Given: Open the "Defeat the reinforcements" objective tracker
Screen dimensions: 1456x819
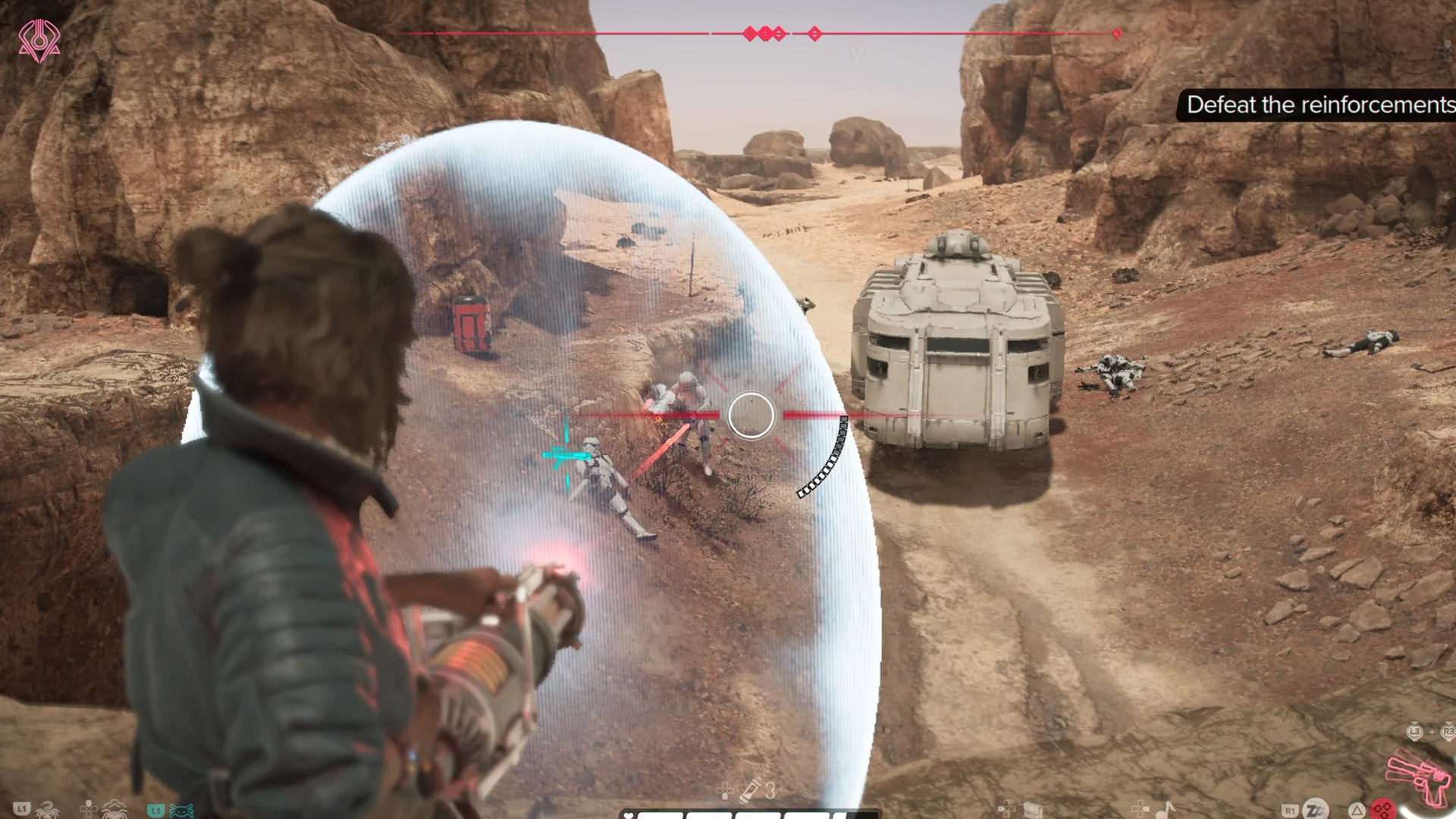Looking at the screenshot, I should click(1318, 105).
